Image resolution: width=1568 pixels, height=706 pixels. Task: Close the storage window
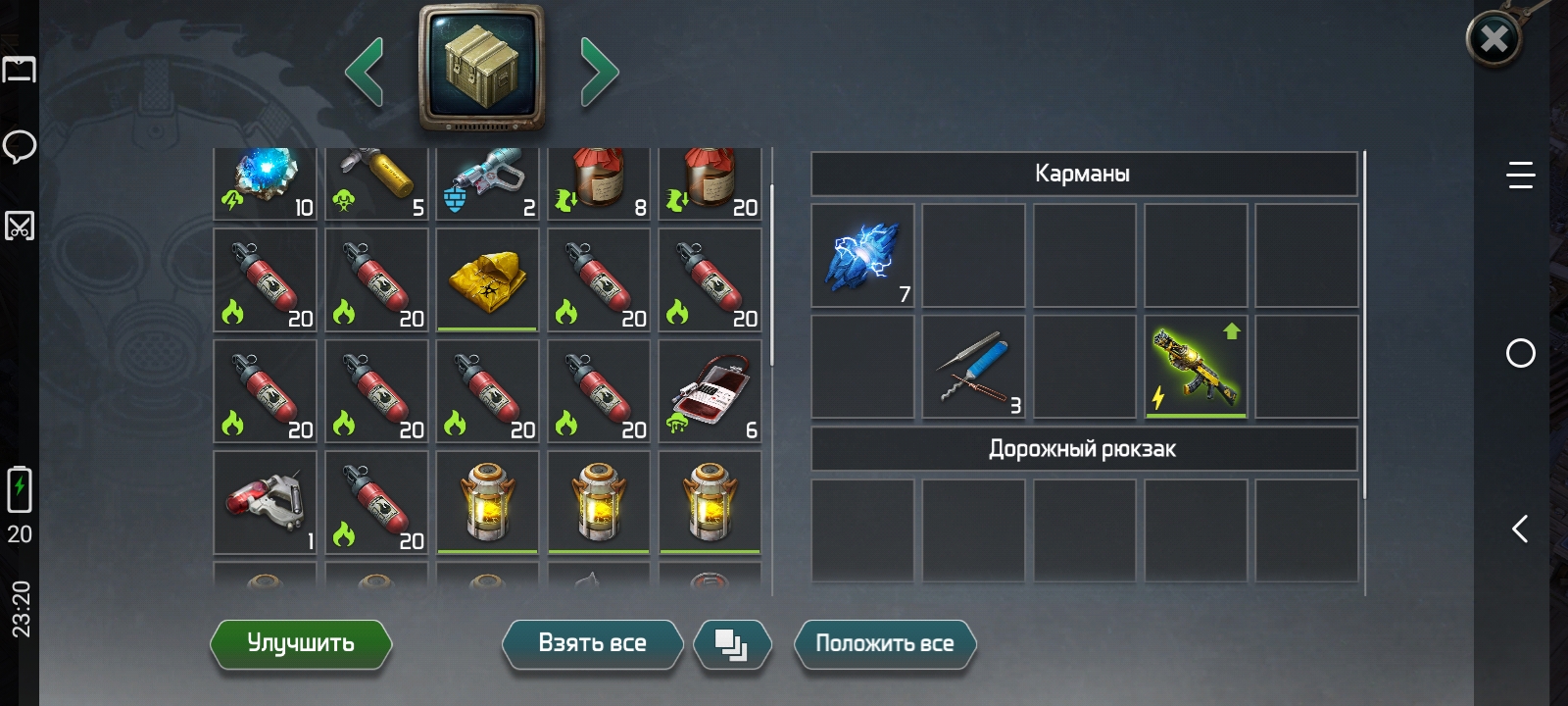tap(1494, 39)
